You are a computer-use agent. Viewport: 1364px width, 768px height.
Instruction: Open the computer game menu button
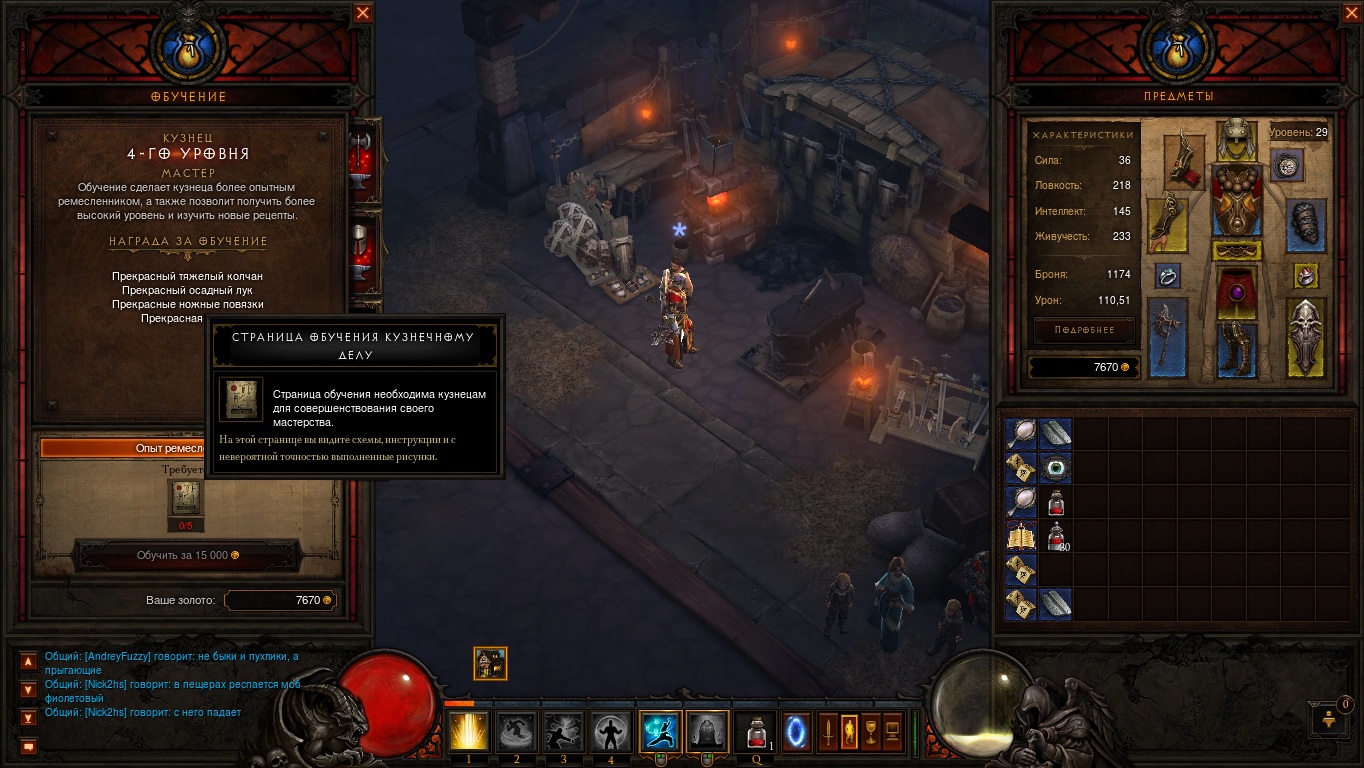tap(892, 732)
